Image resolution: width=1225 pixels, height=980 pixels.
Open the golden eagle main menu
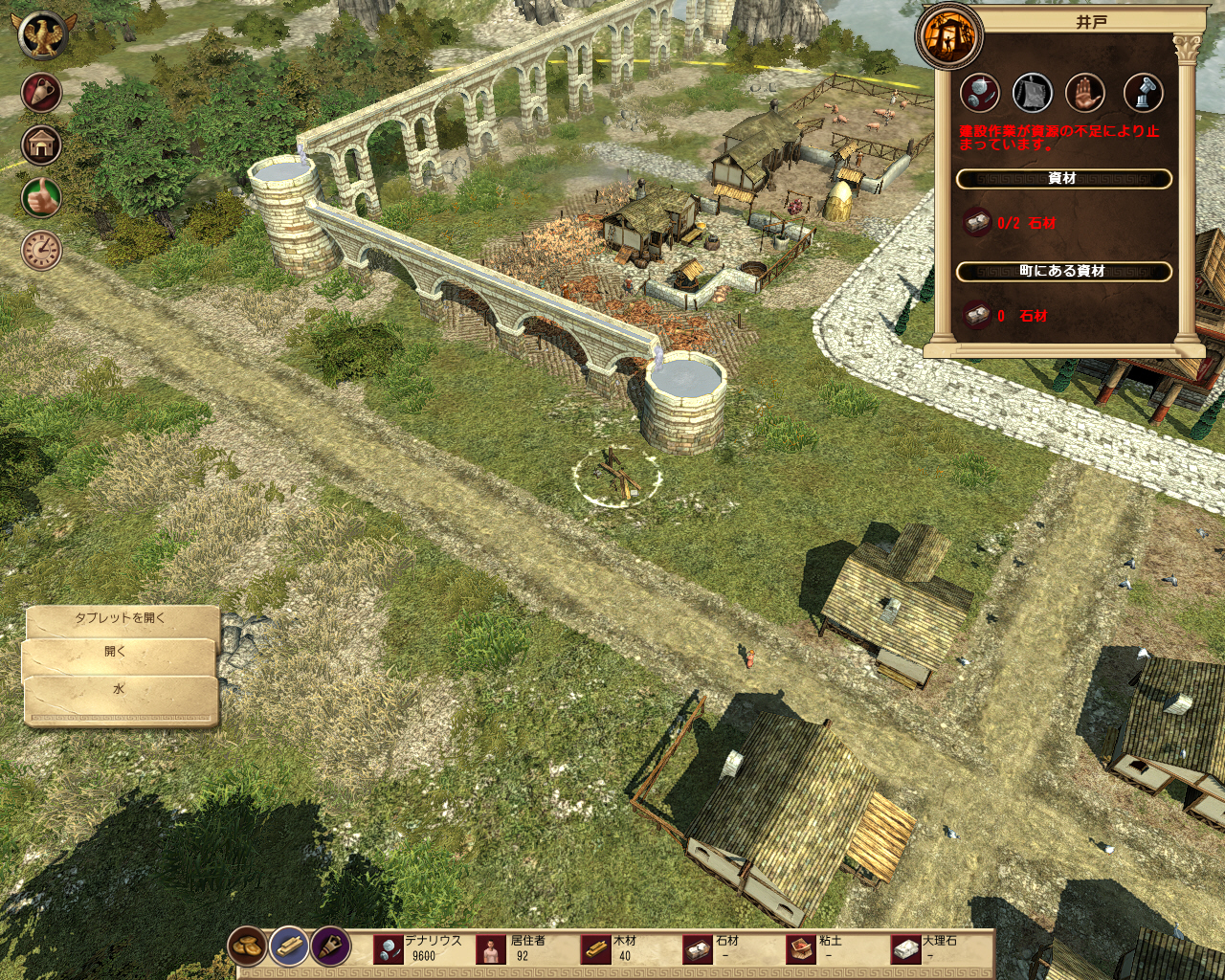click(x=41, y=35)
